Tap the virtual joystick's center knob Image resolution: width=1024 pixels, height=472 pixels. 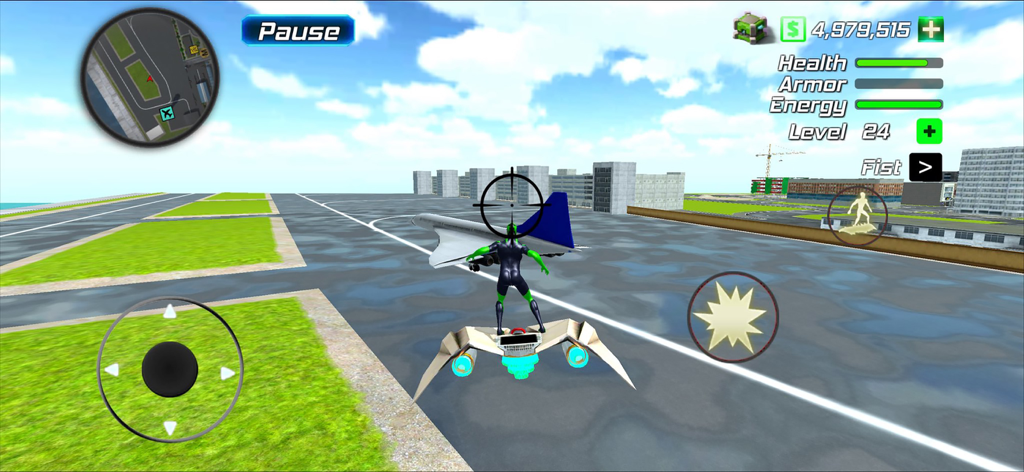pos(170,369)
